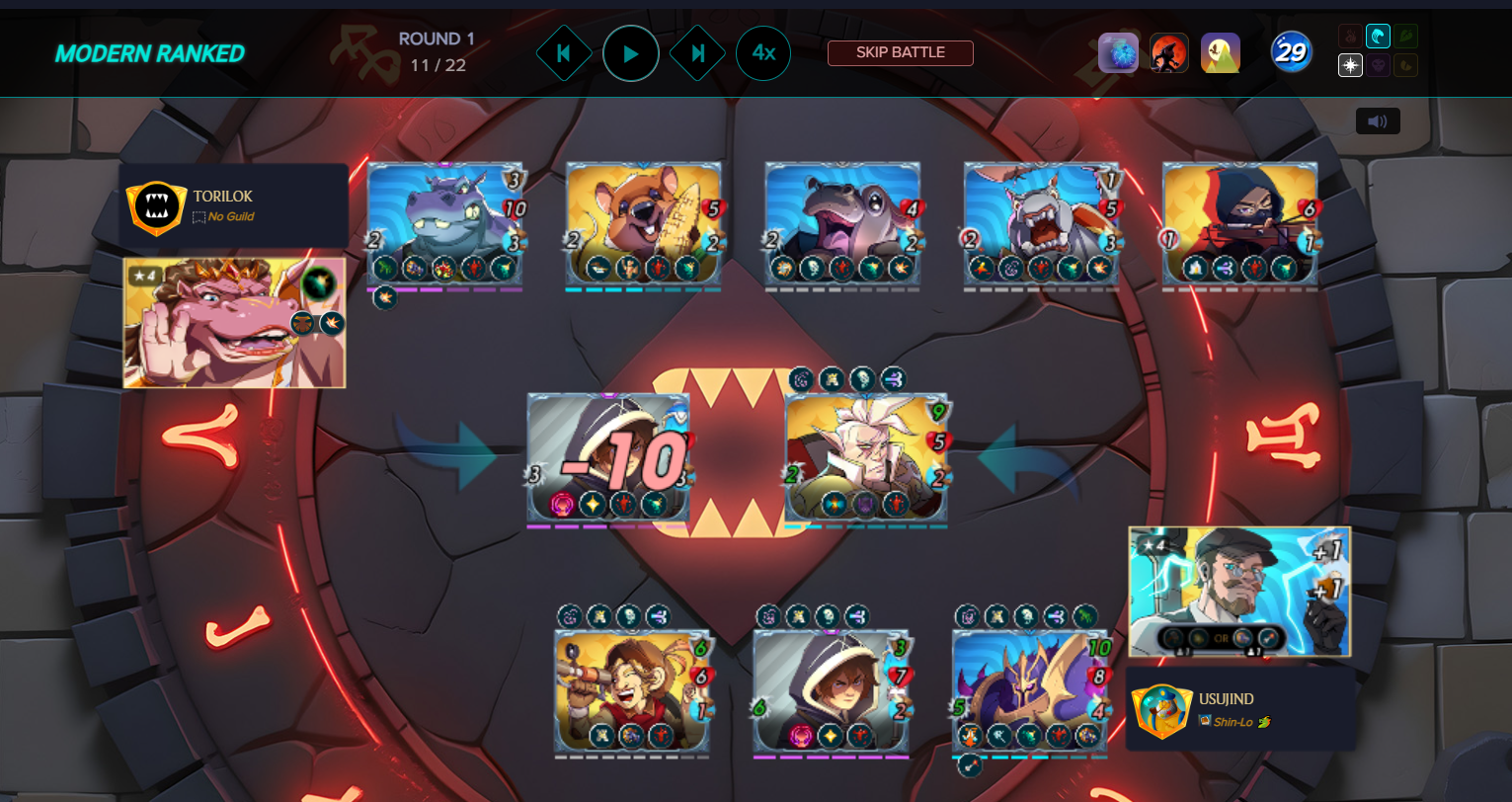Viewport: 1512px width, 802px height.
Task: Select the white-haired elf frontline card
Action: click(866, 457)
